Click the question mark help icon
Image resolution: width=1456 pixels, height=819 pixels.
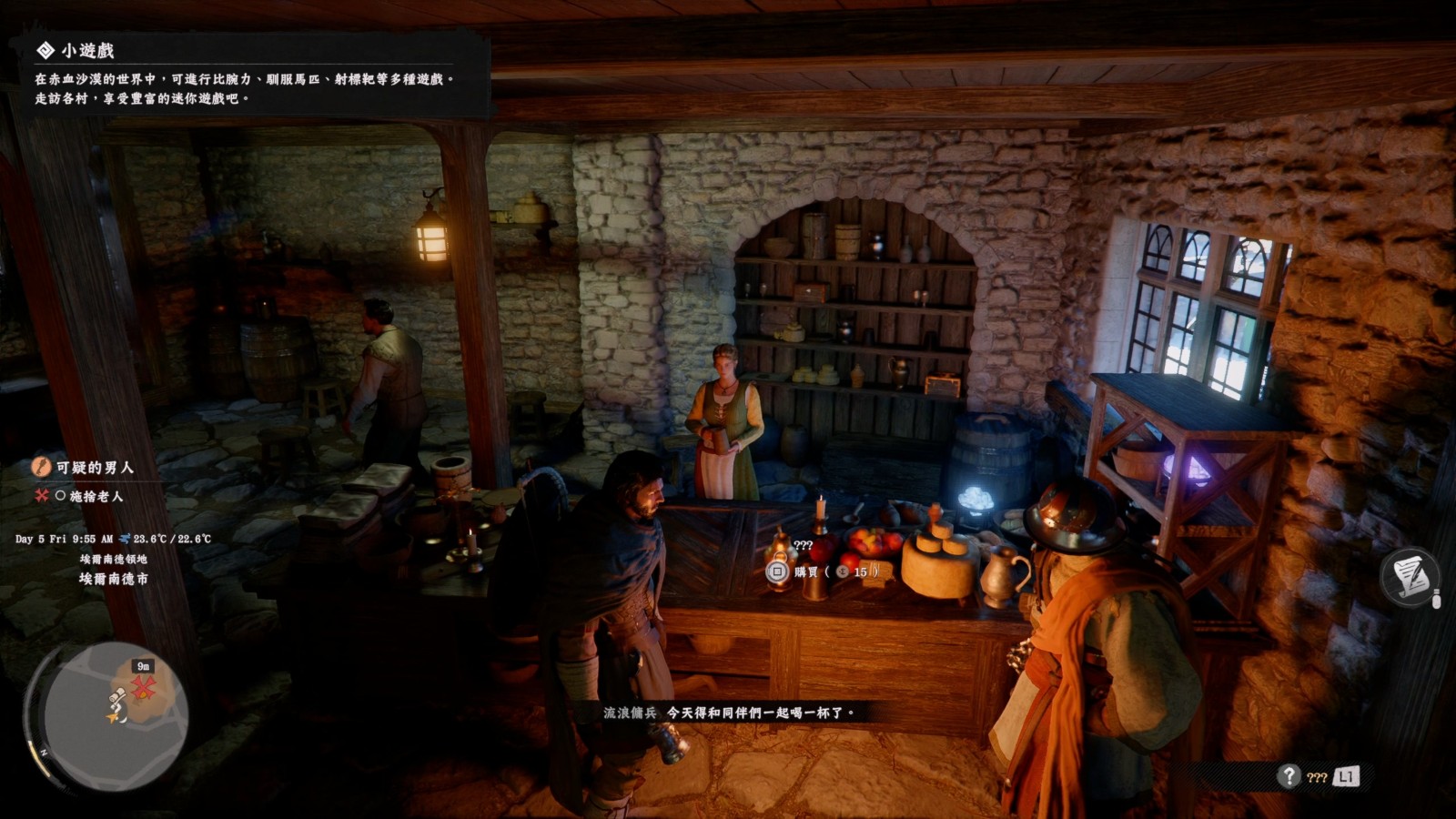tap(1289, 776)
